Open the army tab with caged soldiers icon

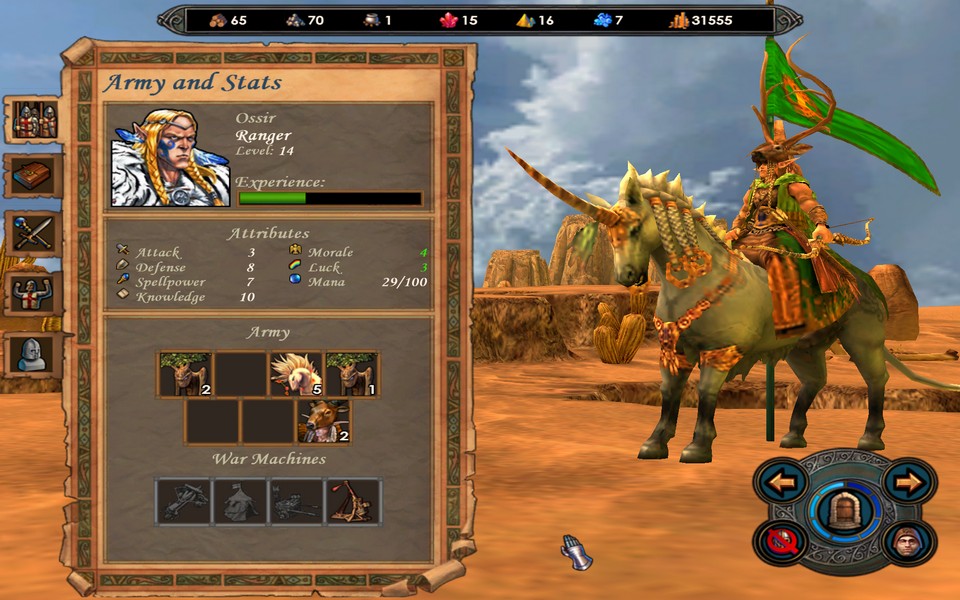(34, 120)
